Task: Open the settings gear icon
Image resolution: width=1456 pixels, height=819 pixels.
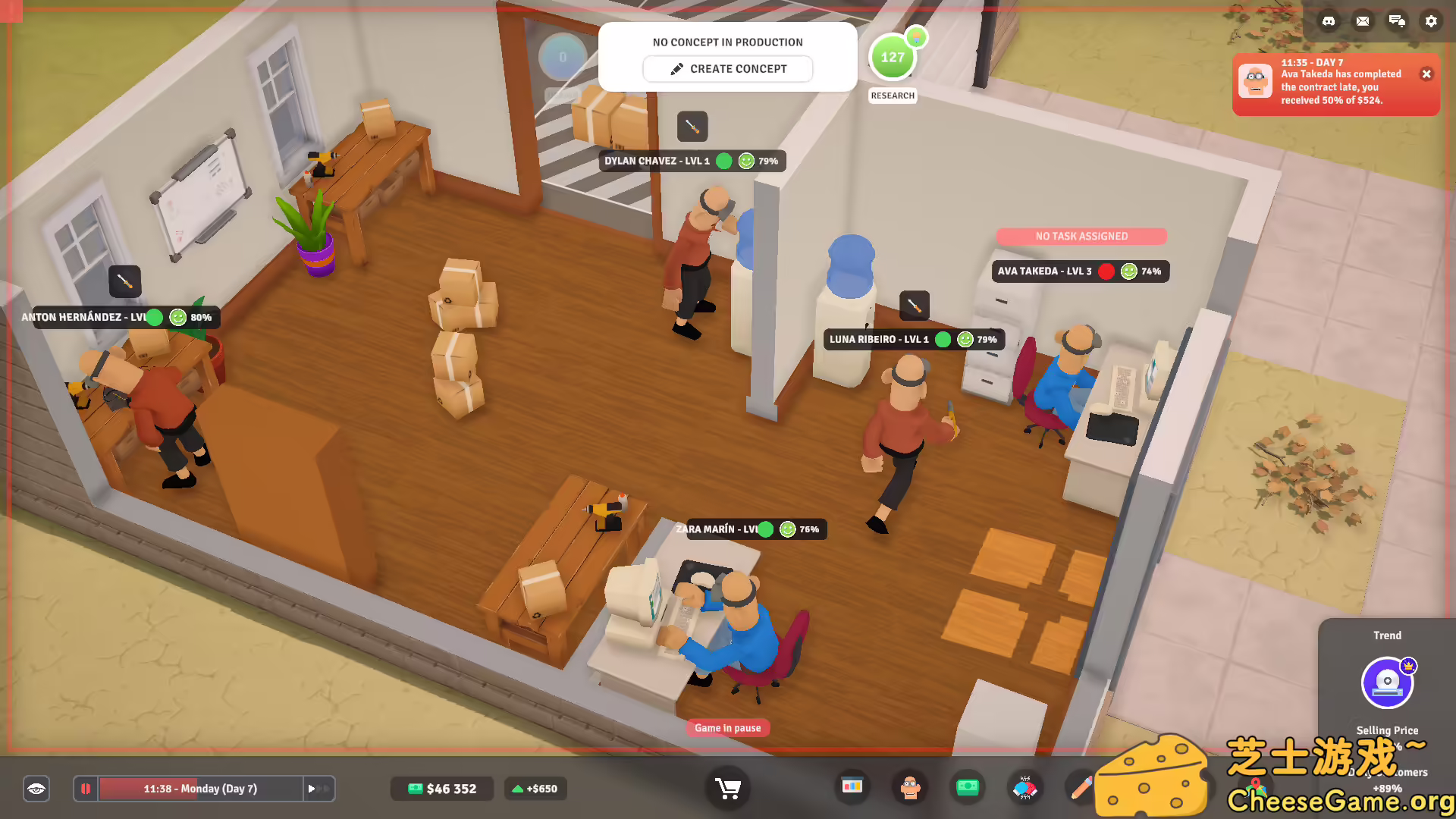Action: [x=1432, y=21]
